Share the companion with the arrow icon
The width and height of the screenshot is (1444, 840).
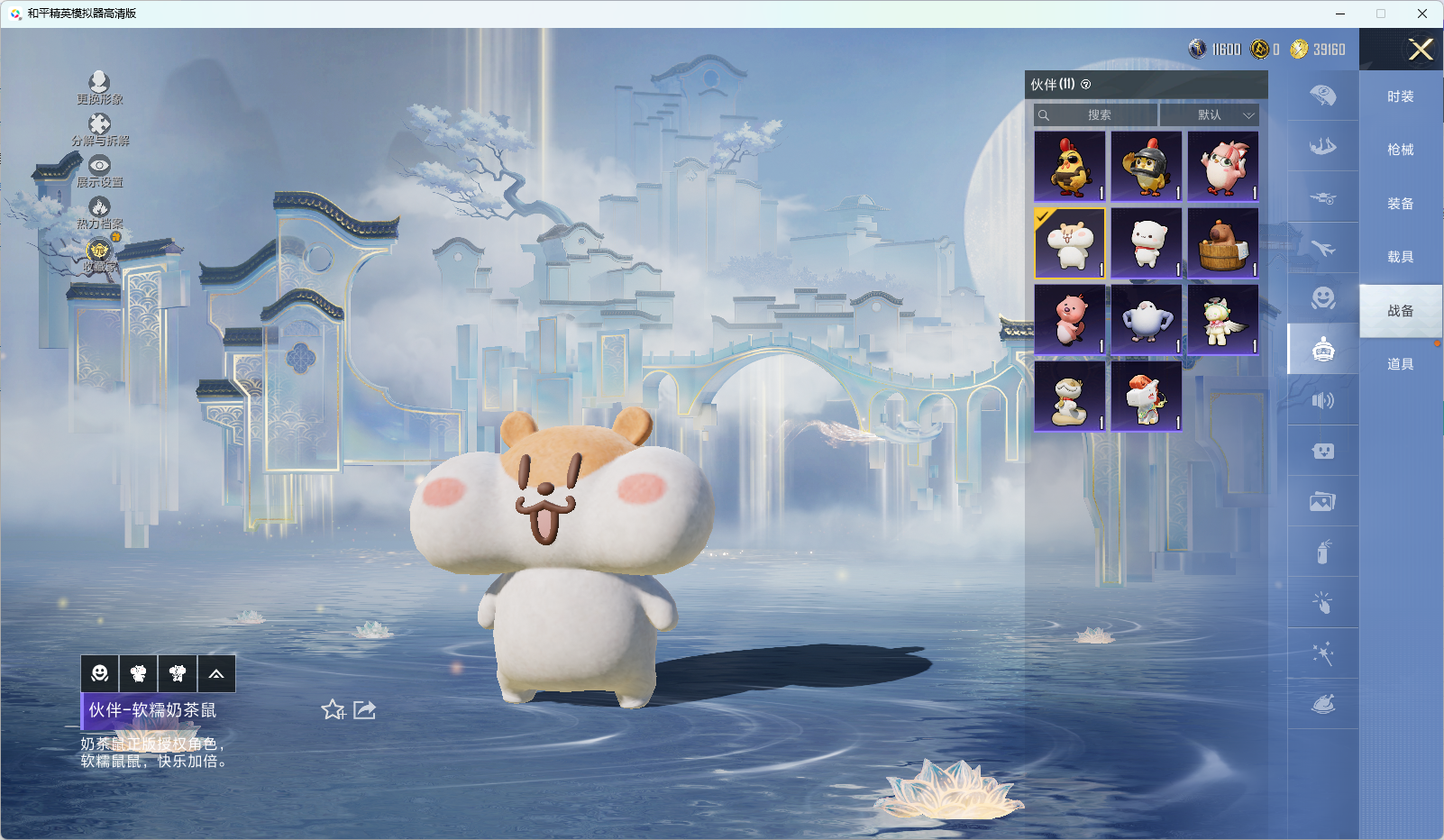click(364, 710)
